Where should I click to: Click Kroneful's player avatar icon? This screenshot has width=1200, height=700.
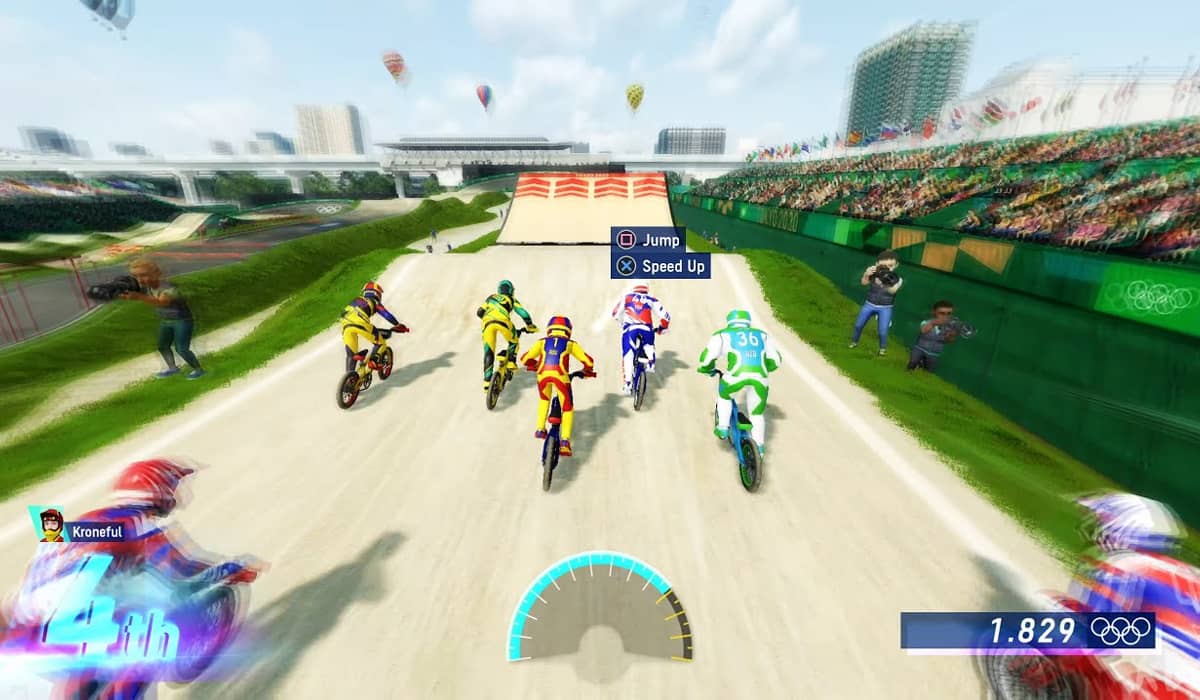51,524
